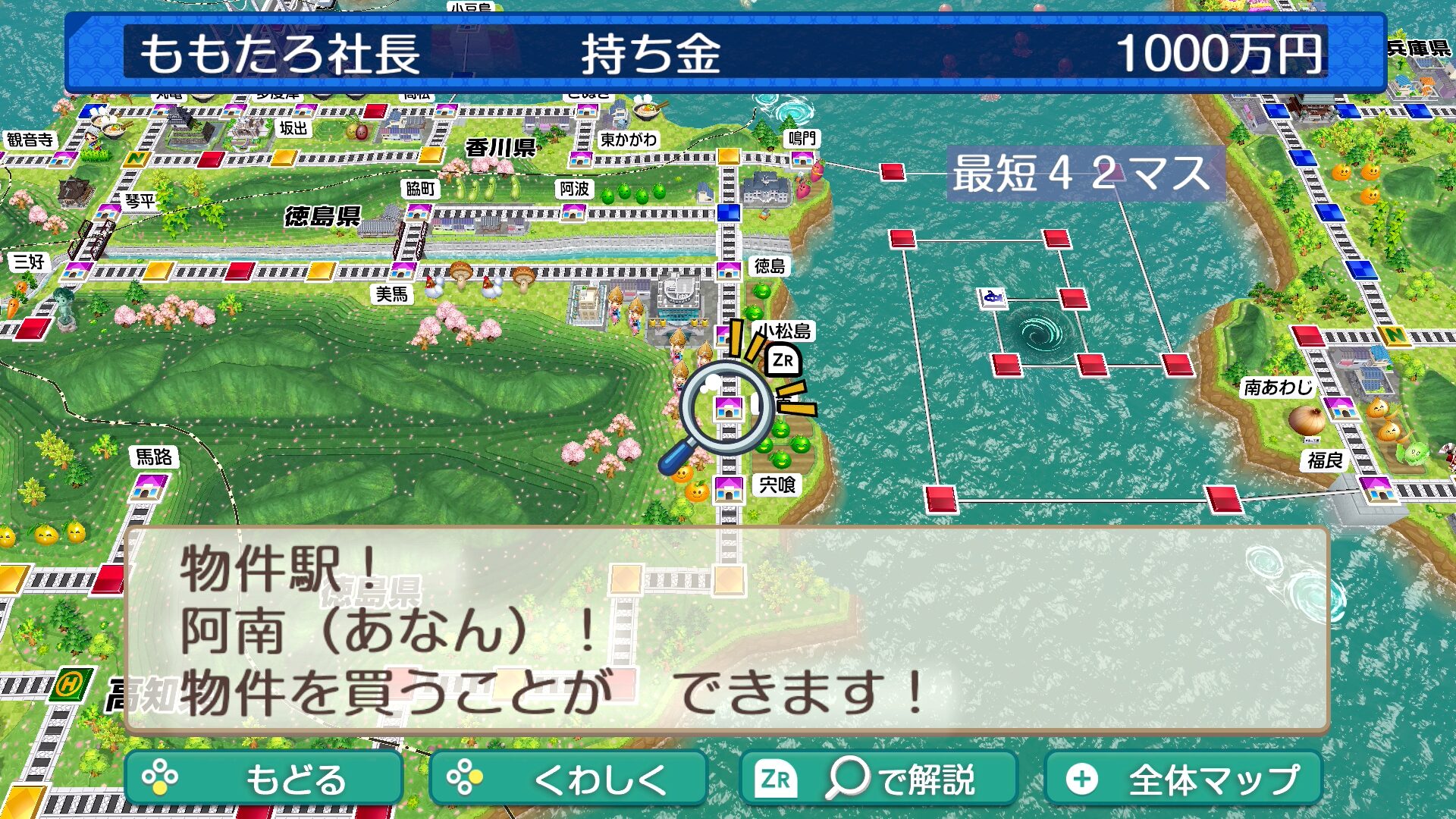The width and height of the screenshot is (1456, 819).
Task: Activate the magnifier で解説 explanation button
Action: pos(877,778)
